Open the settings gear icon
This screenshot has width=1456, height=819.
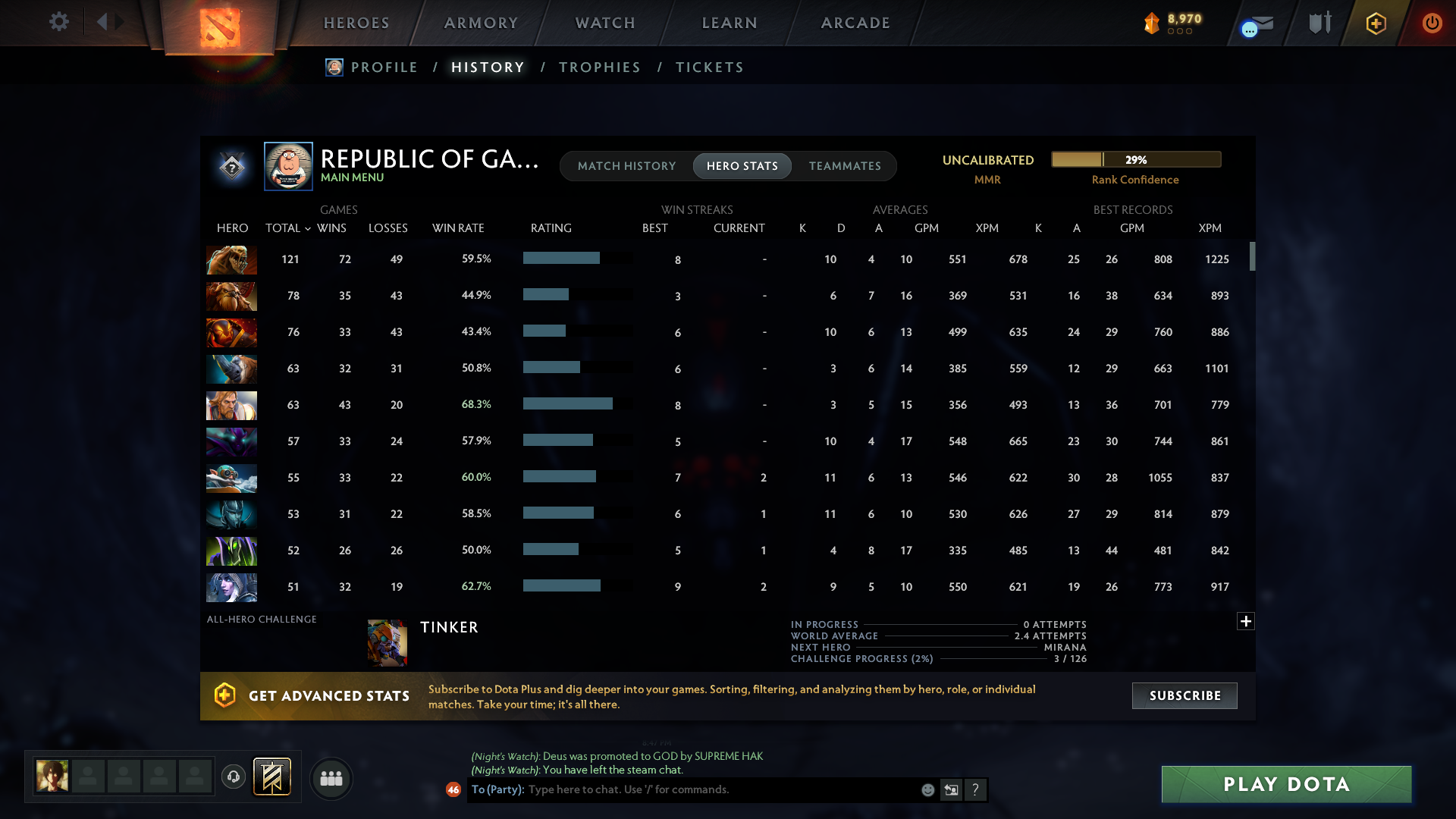pos(58,22)
